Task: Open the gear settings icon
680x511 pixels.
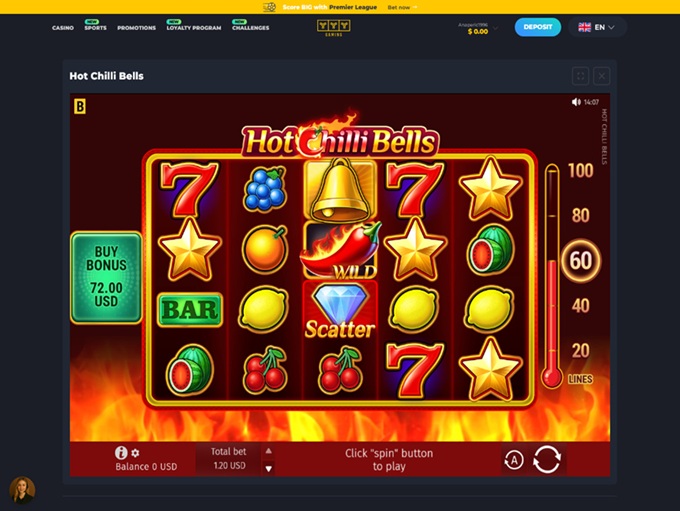Action: (136, 453)
